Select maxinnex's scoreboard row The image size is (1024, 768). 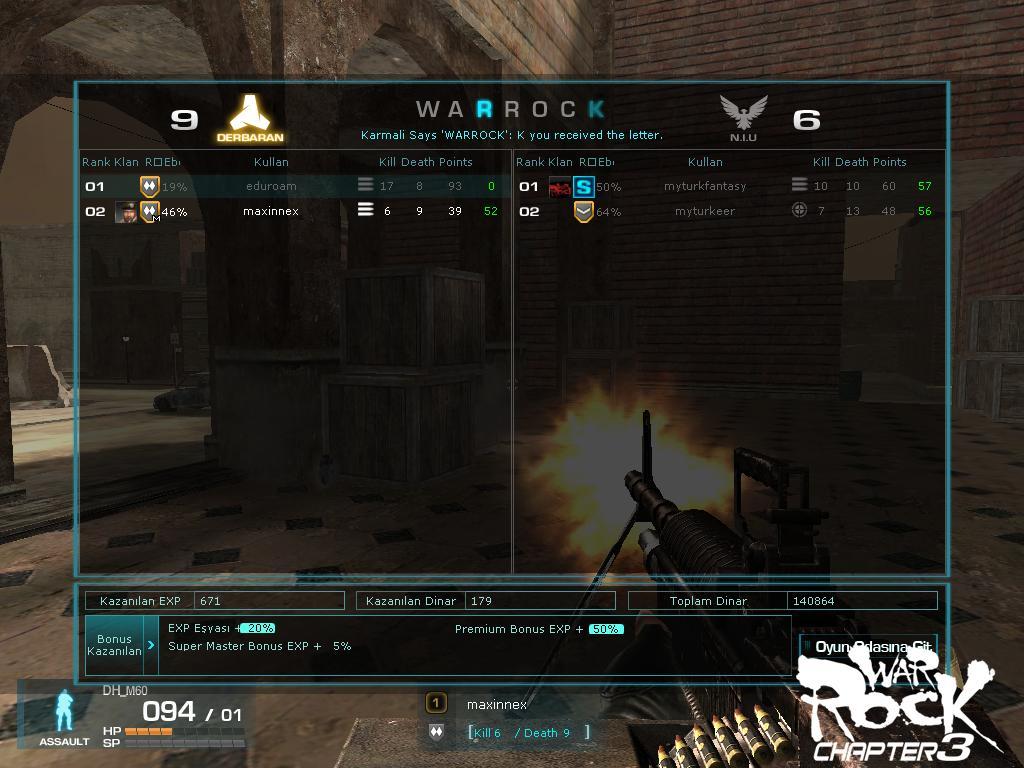point(271,212)
